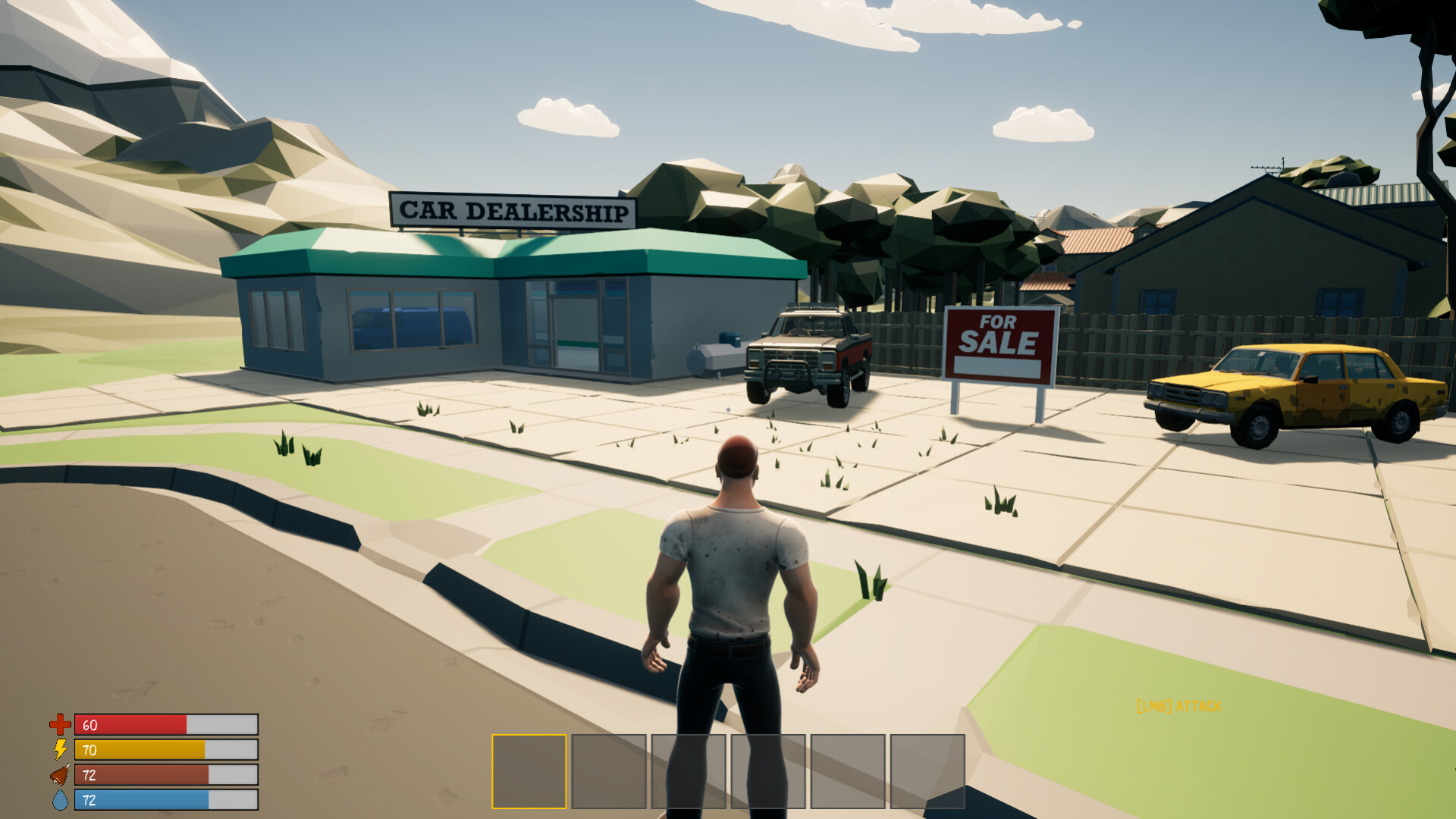
Task: Click the blue water droplet icon
Action: click(x=59, y=800)
